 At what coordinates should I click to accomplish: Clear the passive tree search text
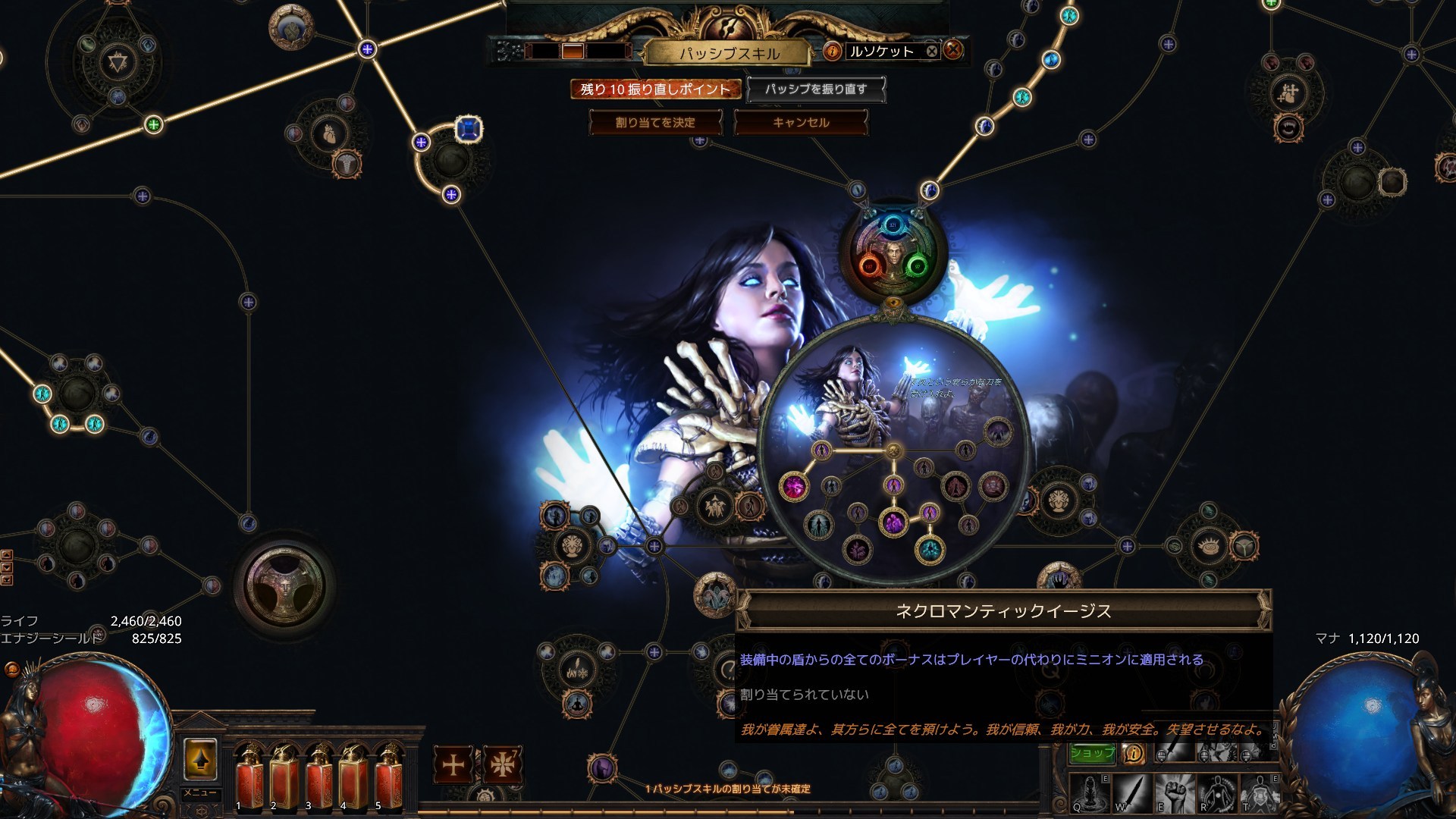[932, 51]
